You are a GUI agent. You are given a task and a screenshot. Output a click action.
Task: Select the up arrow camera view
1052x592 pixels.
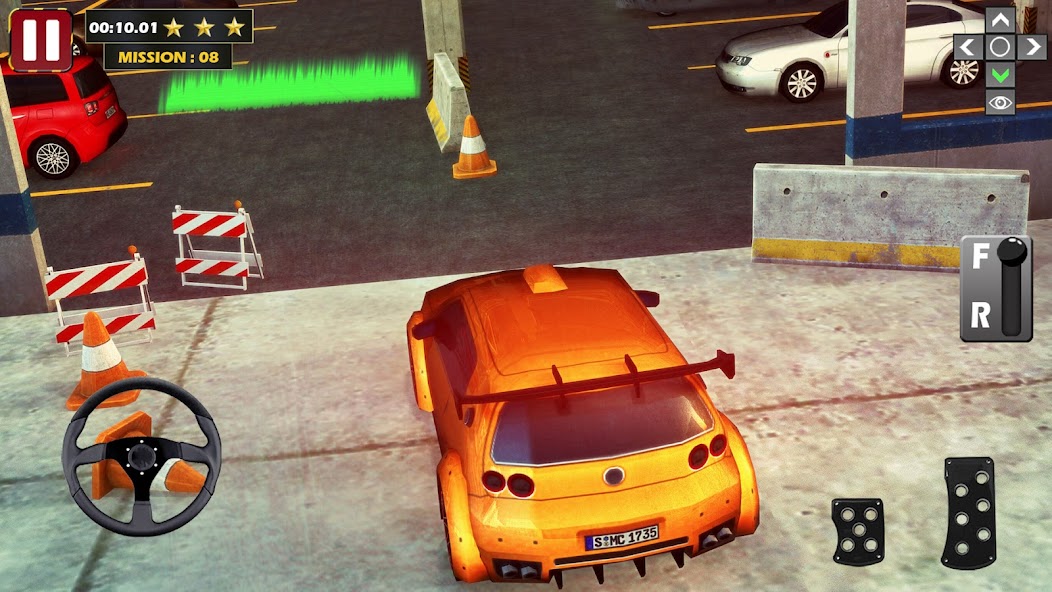pyautogui.click(x=1000, y=20)
